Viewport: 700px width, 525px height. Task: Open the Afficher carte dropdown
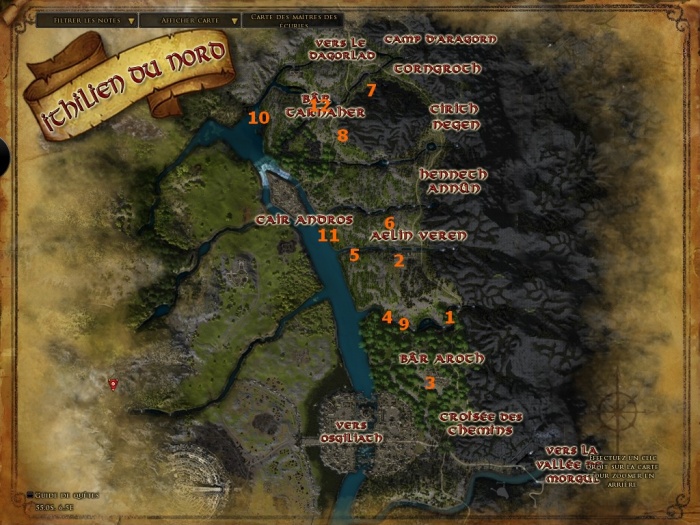(190, 20)
